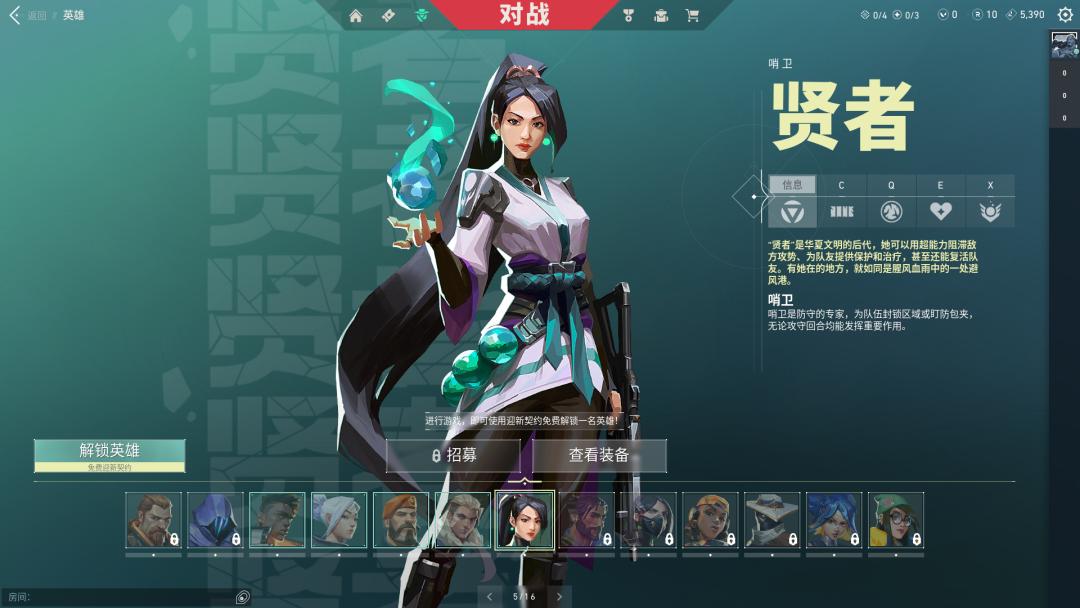Screen dimensions: 1080x608
Task: Select the 信息 info tab
Action: pyautogui.click(x=792, y=185)
